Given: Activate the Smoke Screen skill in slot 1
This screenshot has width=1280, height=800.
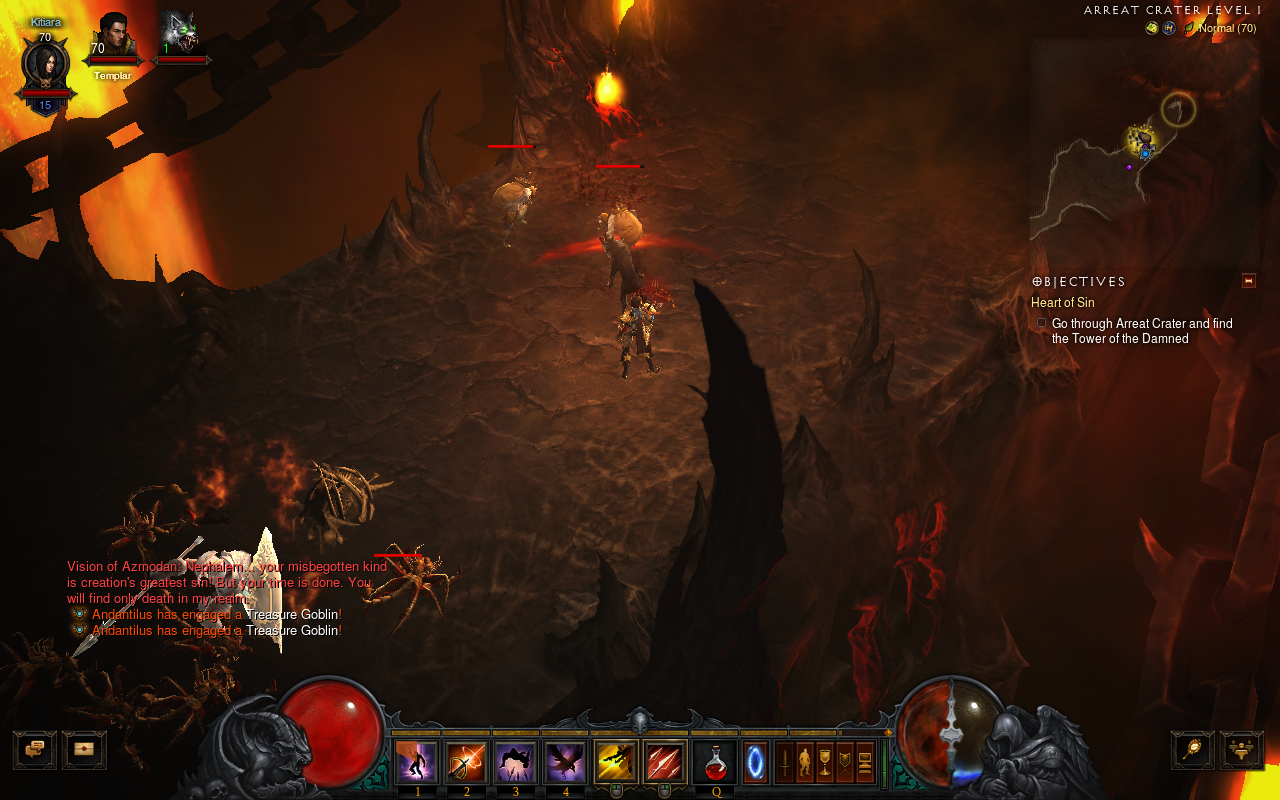Looking at the screenshot, I should click(417, 762).
